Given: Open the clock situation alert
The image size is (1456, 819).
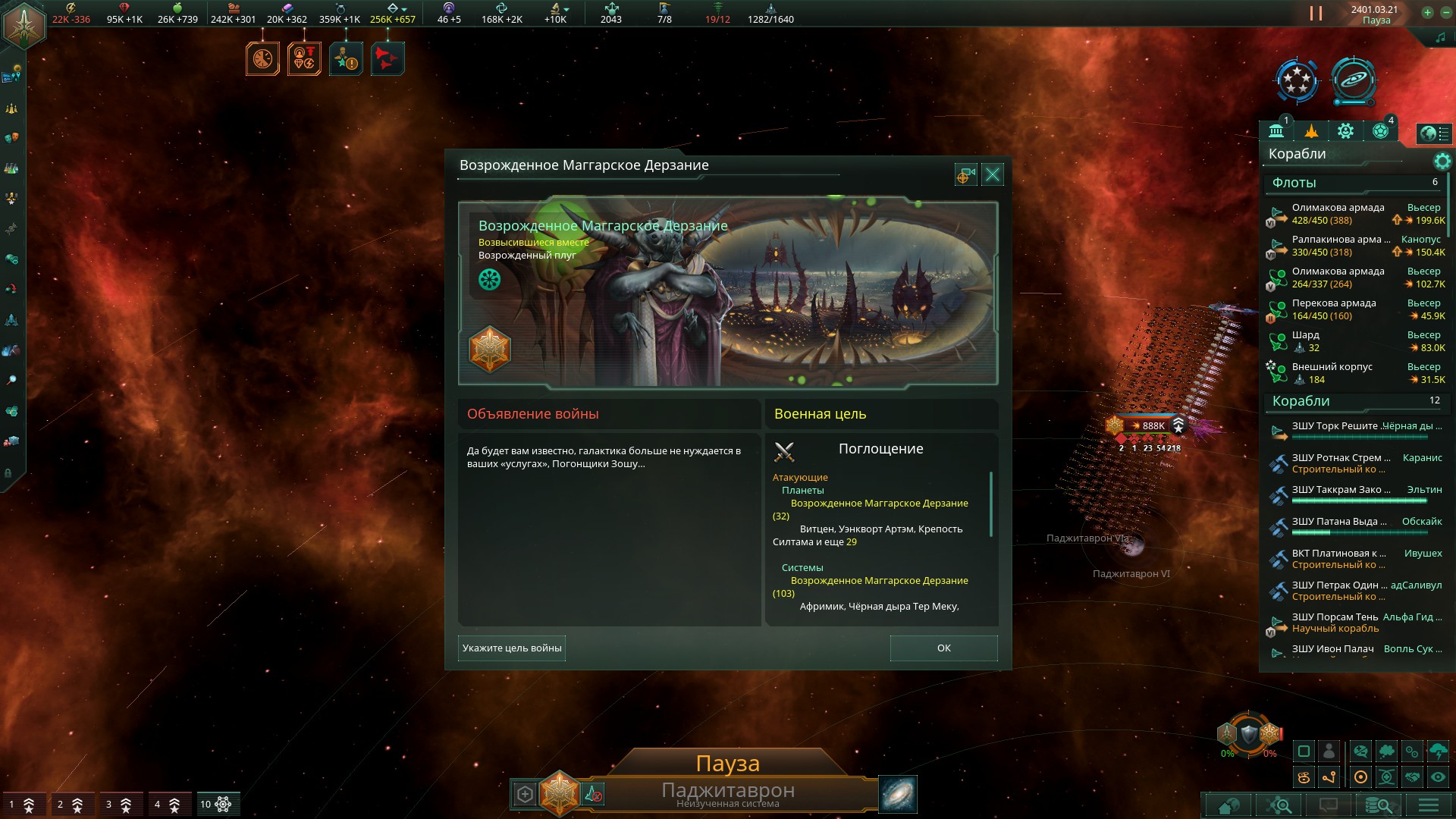Looking at the screenshot, I should 262,58.
